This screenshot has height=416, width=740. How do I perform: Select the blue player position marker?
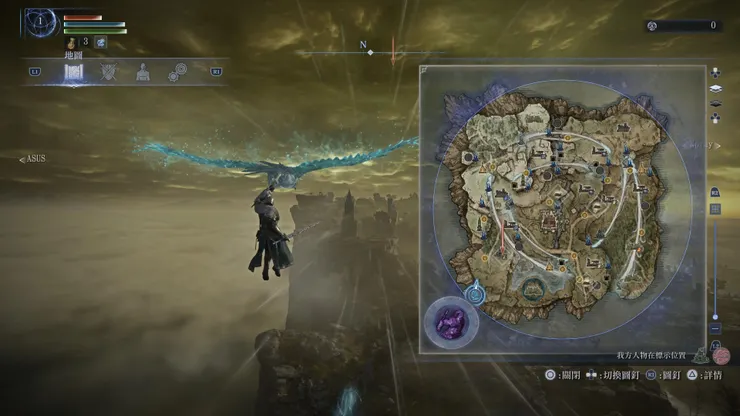point(475,293)
